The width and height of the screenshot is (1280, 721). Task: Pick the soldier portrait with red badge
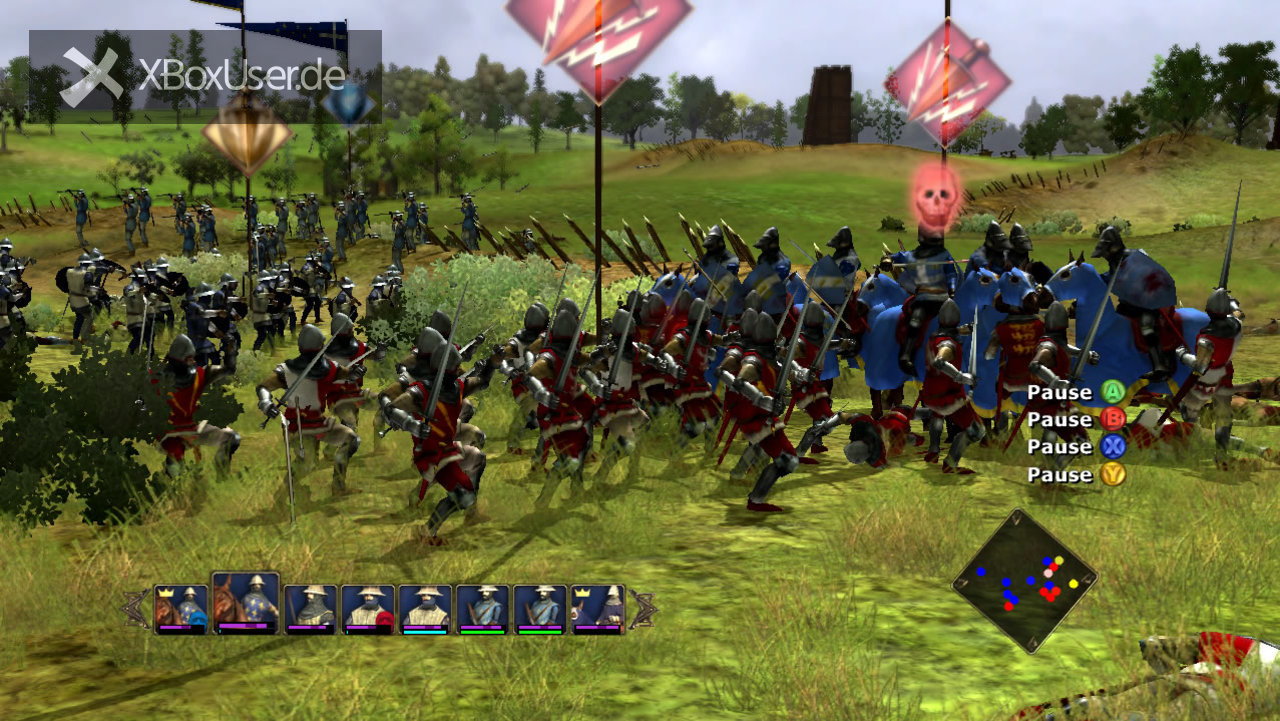click(368, 609)
